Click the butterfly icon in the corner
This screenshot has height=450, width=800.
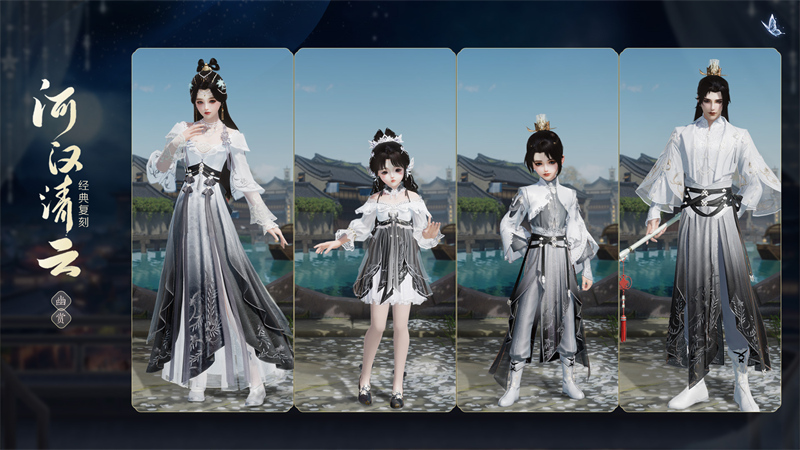[x=772, y=25]
